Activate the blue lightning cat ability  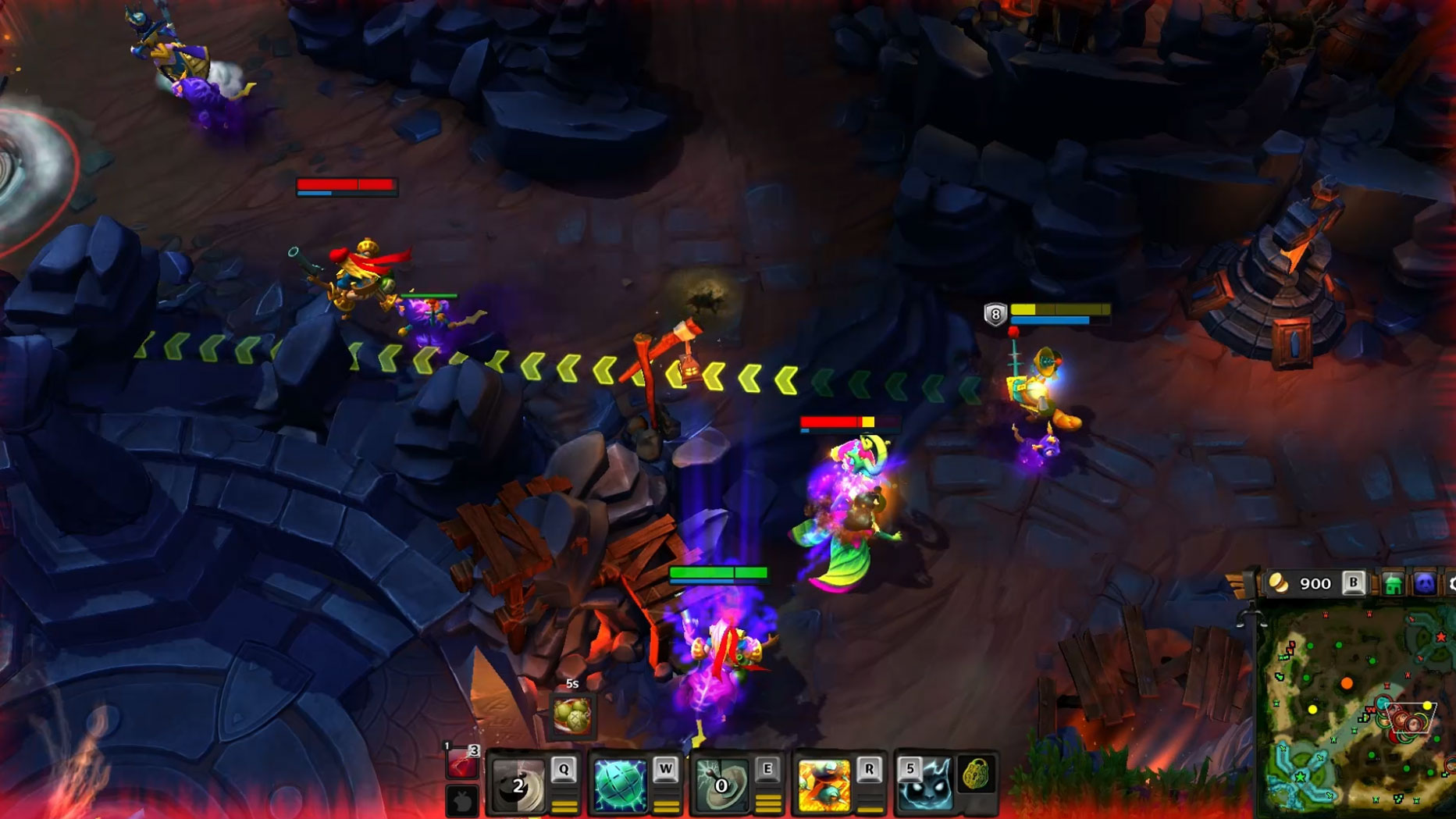[x=925, y=784]
